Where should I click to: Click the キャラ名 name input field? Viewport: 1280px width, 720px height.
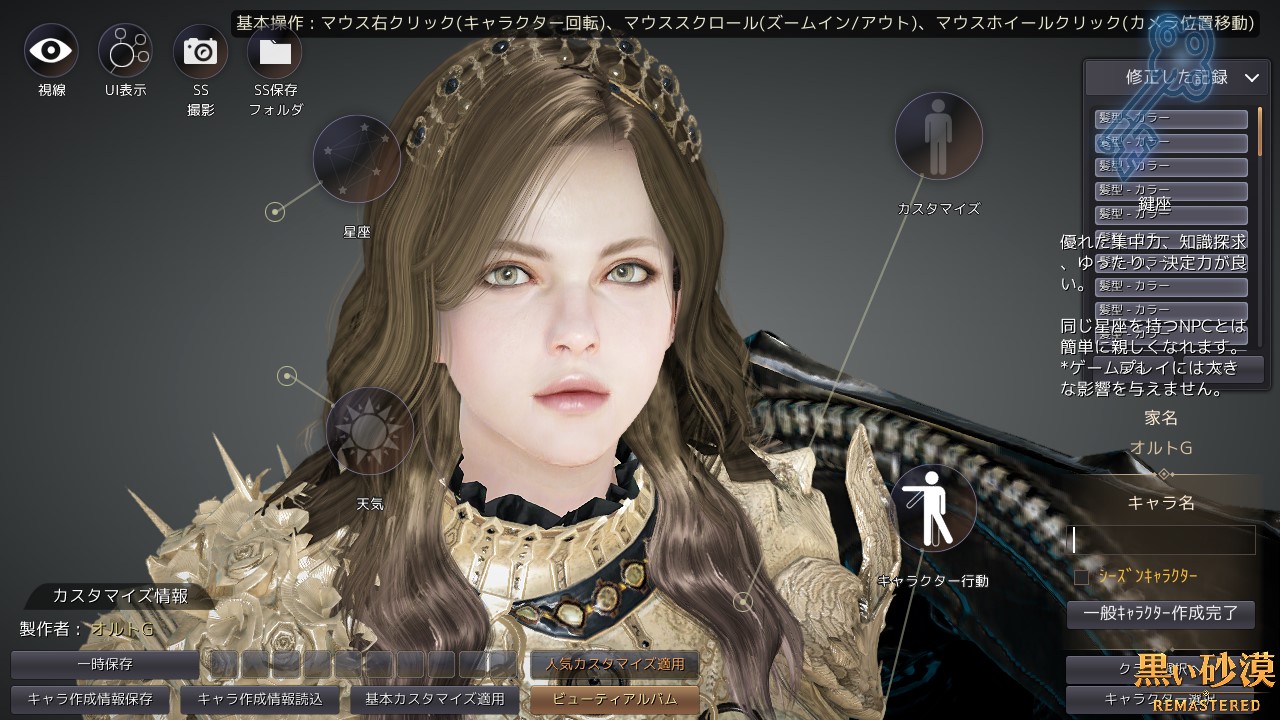pyautogui.click(x=1160, y=540)
